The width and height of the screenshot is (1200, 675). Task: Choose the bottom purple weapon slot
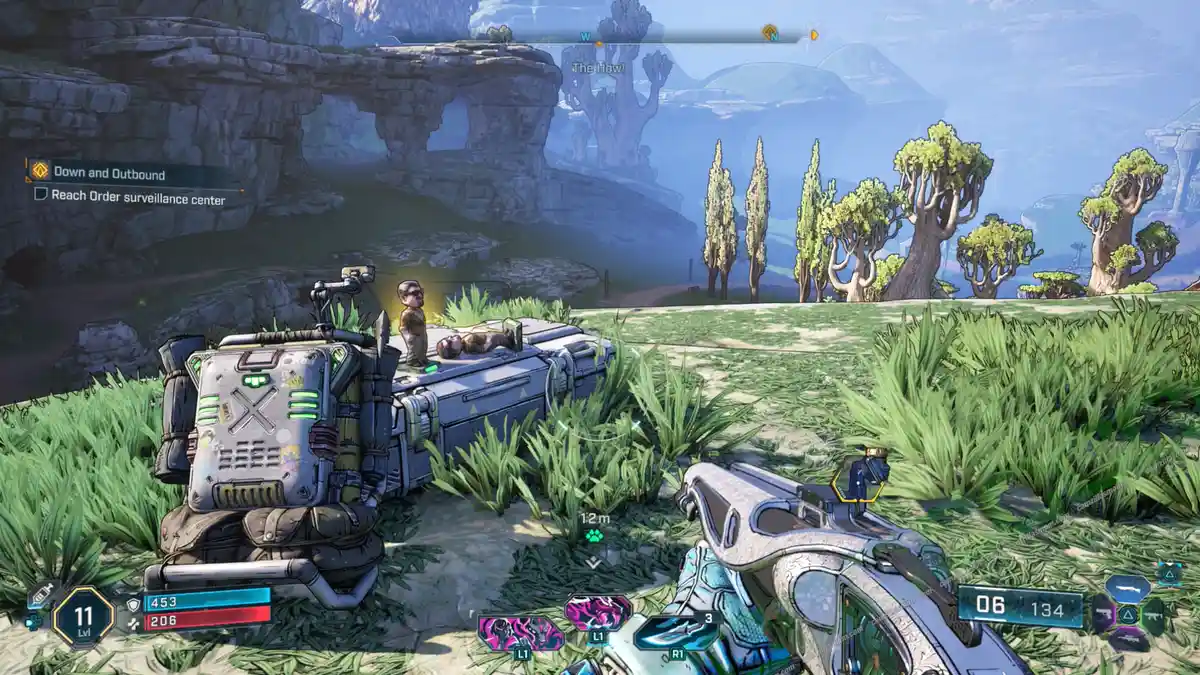[x=1128, y=638]
